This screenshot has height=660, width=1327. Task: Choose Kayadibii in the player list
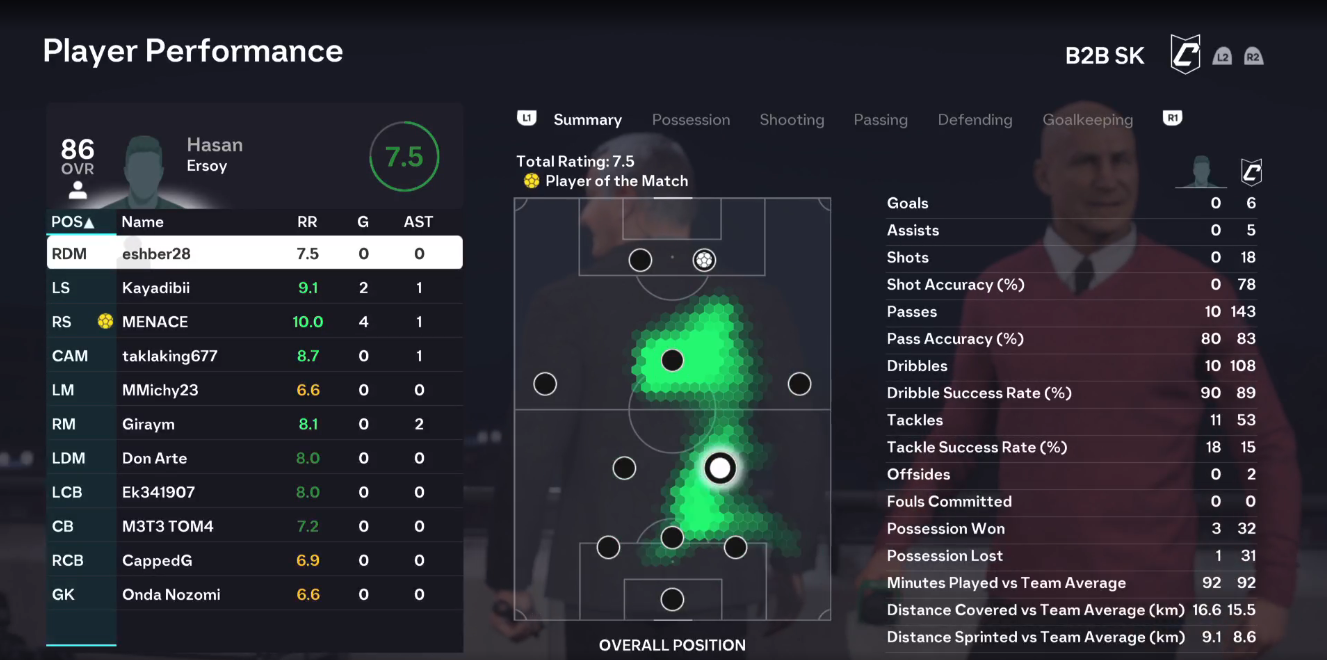click(x=255, y=288)
